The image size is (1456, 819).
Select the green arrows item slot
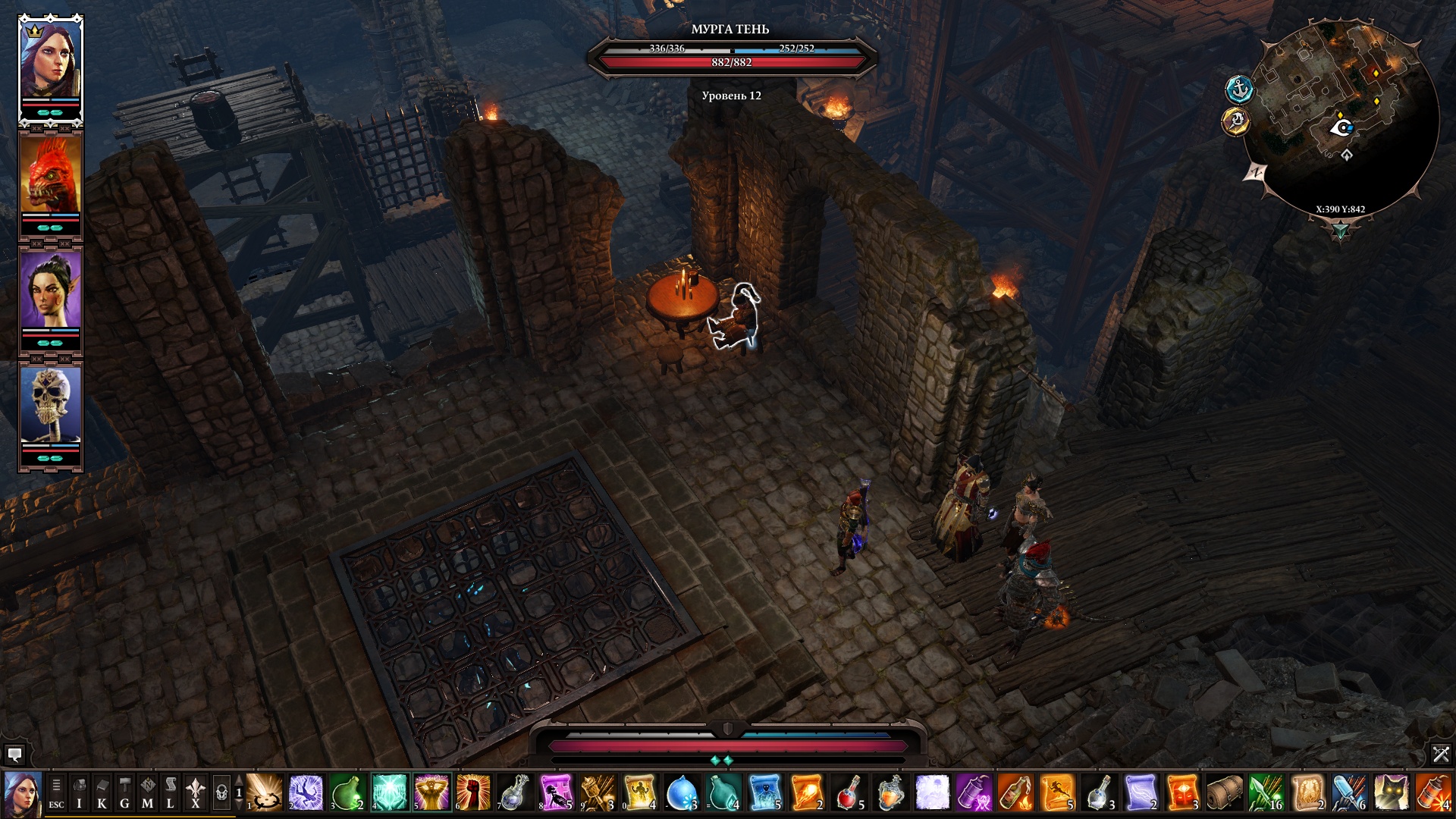pyautogui.click(x=1266, y=793)
